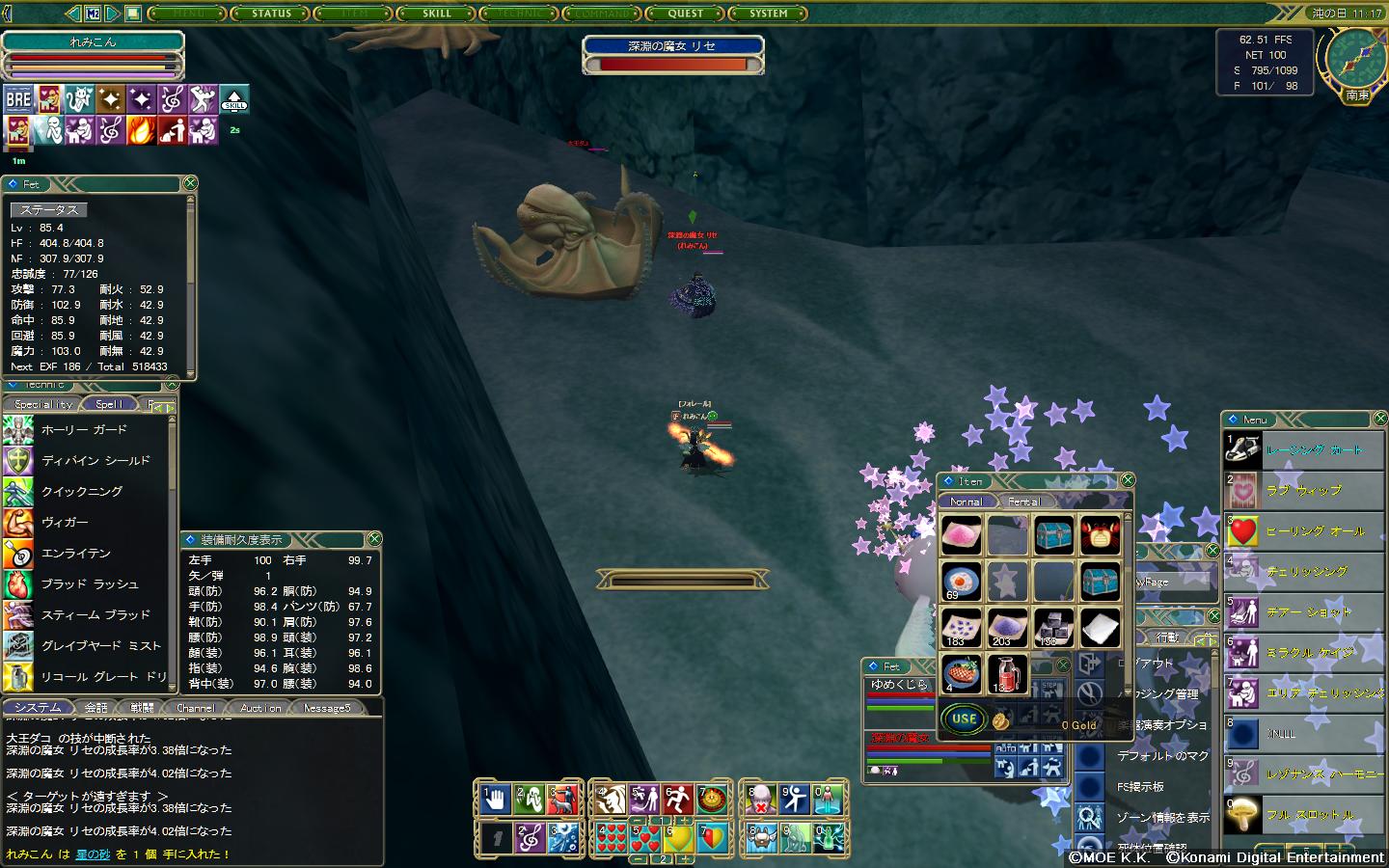Select the red crab item slot
Image resolution: width=1389 pixels, height=868 pixels.
pos(1100,534)
